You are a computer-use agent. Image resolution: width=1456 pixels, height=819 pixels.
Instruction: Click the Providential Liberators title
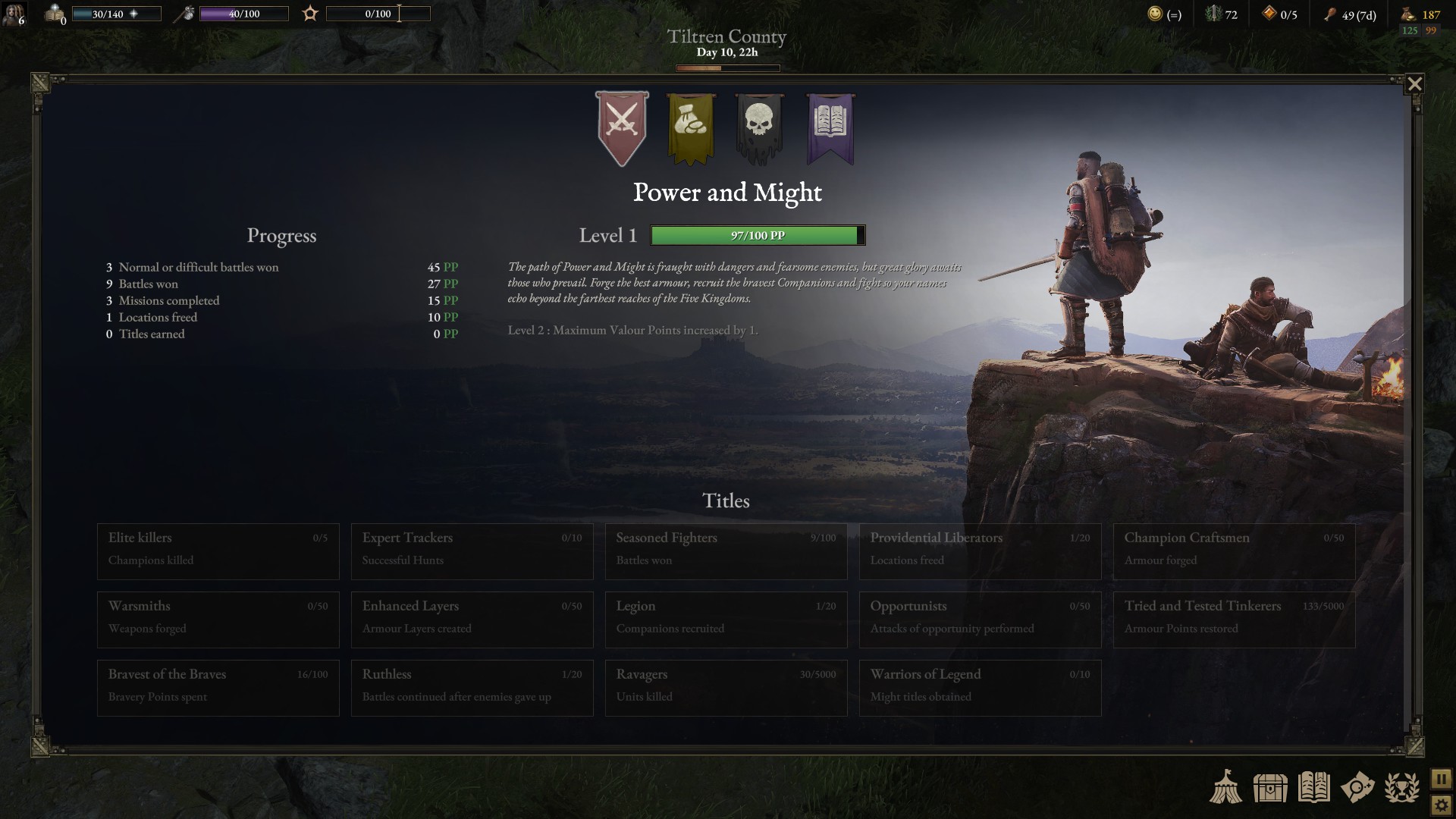tap(980, 551)
